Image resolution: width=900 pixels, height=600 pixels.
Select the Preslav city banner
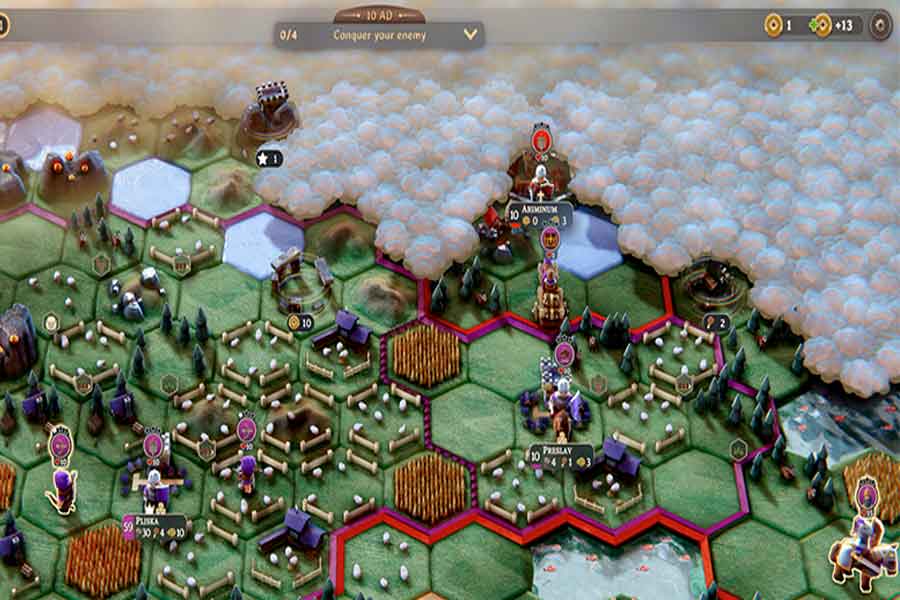click(560, 451)
